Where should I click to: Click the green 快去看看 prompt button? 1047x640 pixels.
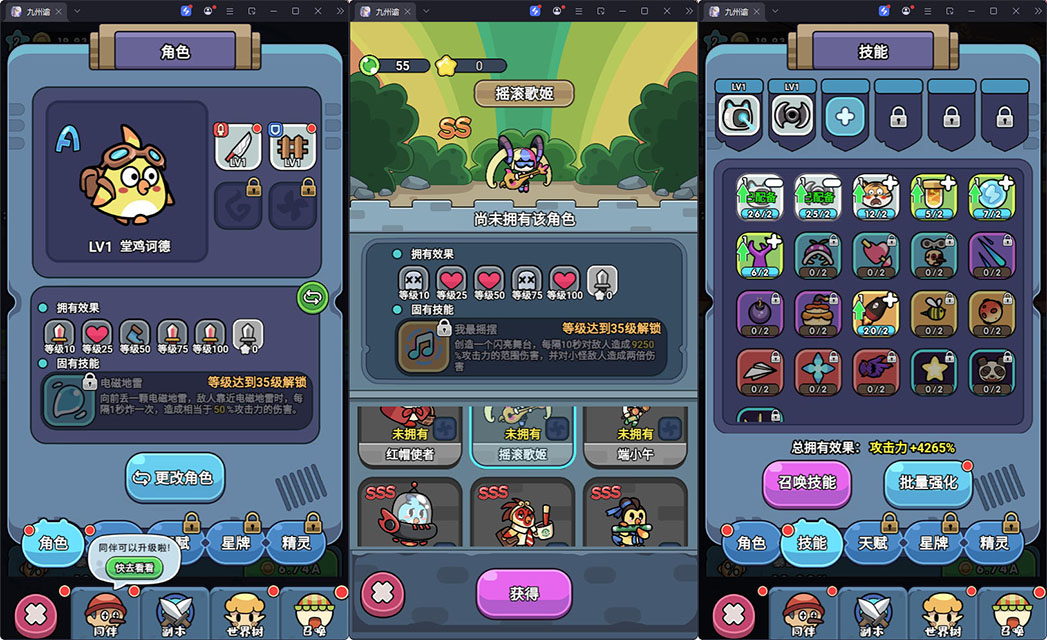[133, 567]
